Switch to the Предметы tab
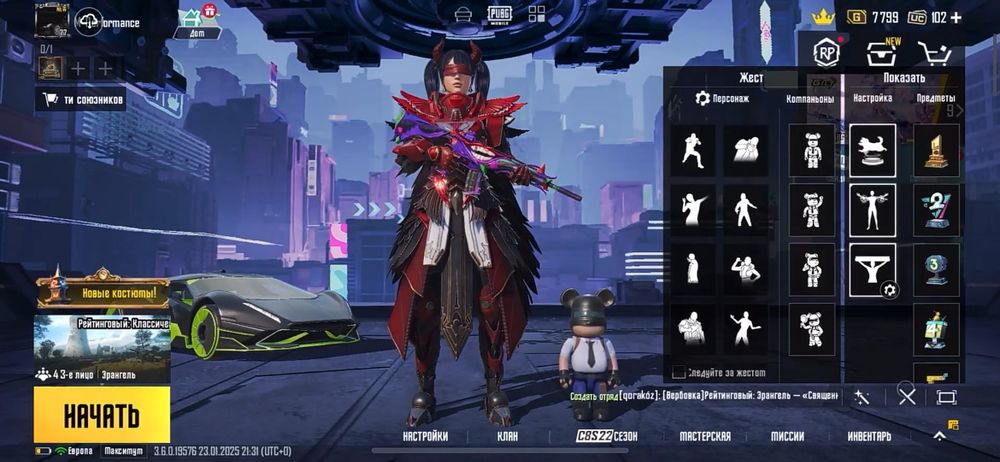 tap(935, 99)
